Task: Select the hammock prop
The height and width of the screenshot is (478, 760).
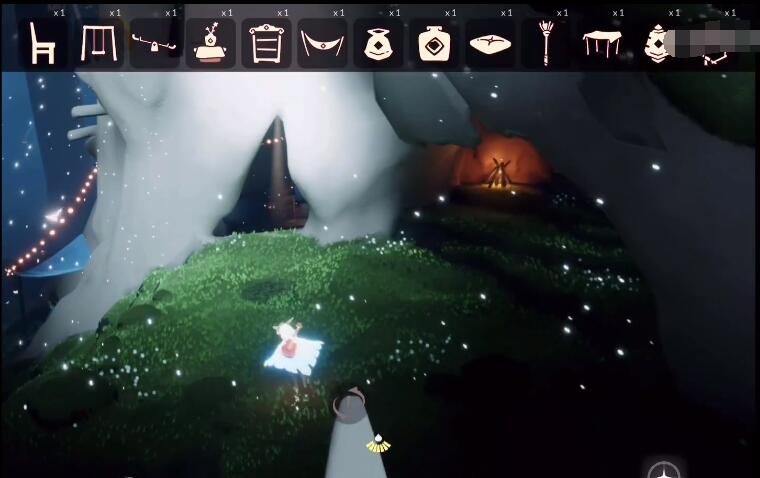Action: (x=322, y=45)
